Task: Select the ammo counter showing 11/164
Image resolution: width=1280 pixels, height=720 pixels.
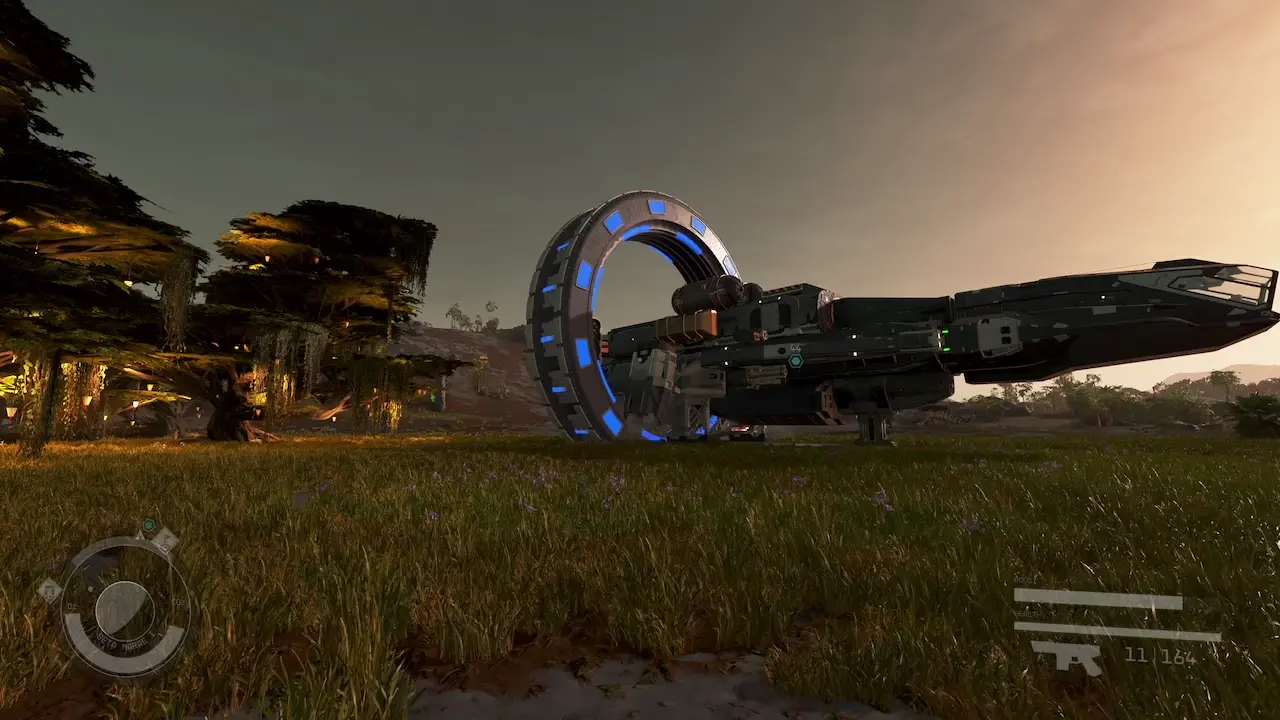Action: pyautogui.click(x=1160, y=657)
